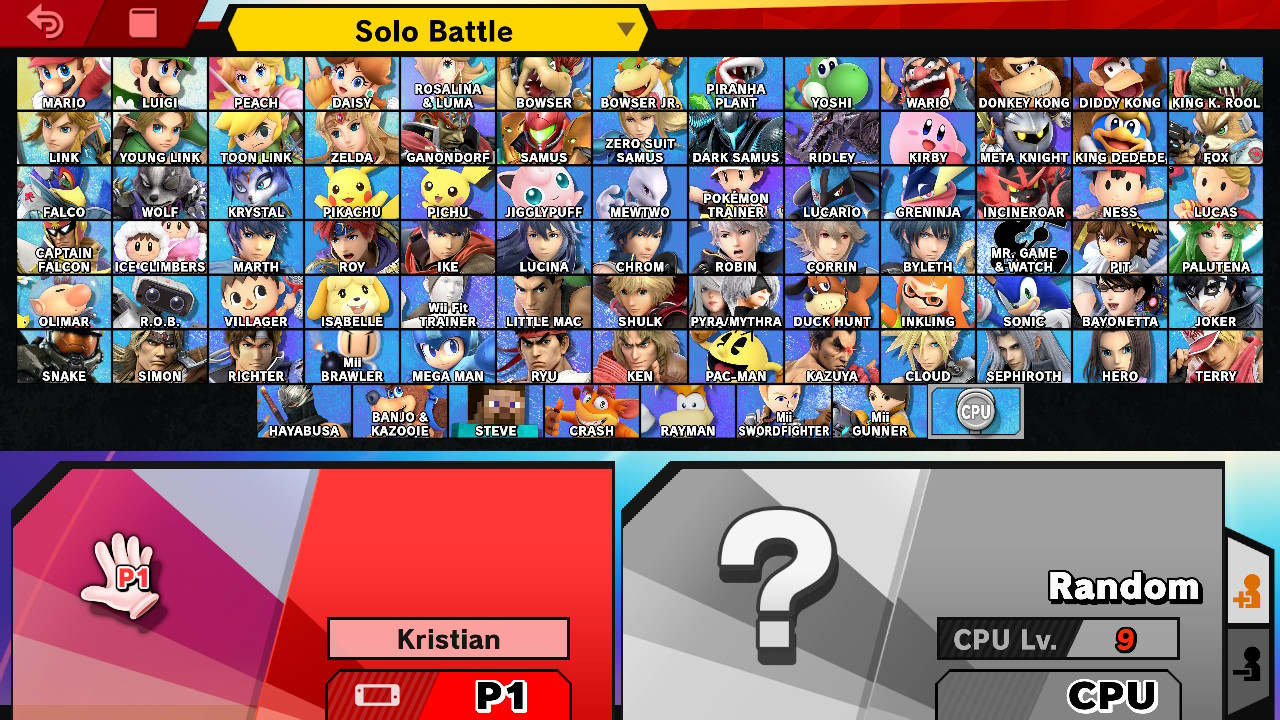Go back using the return arrow icon

tap(45, 23)
